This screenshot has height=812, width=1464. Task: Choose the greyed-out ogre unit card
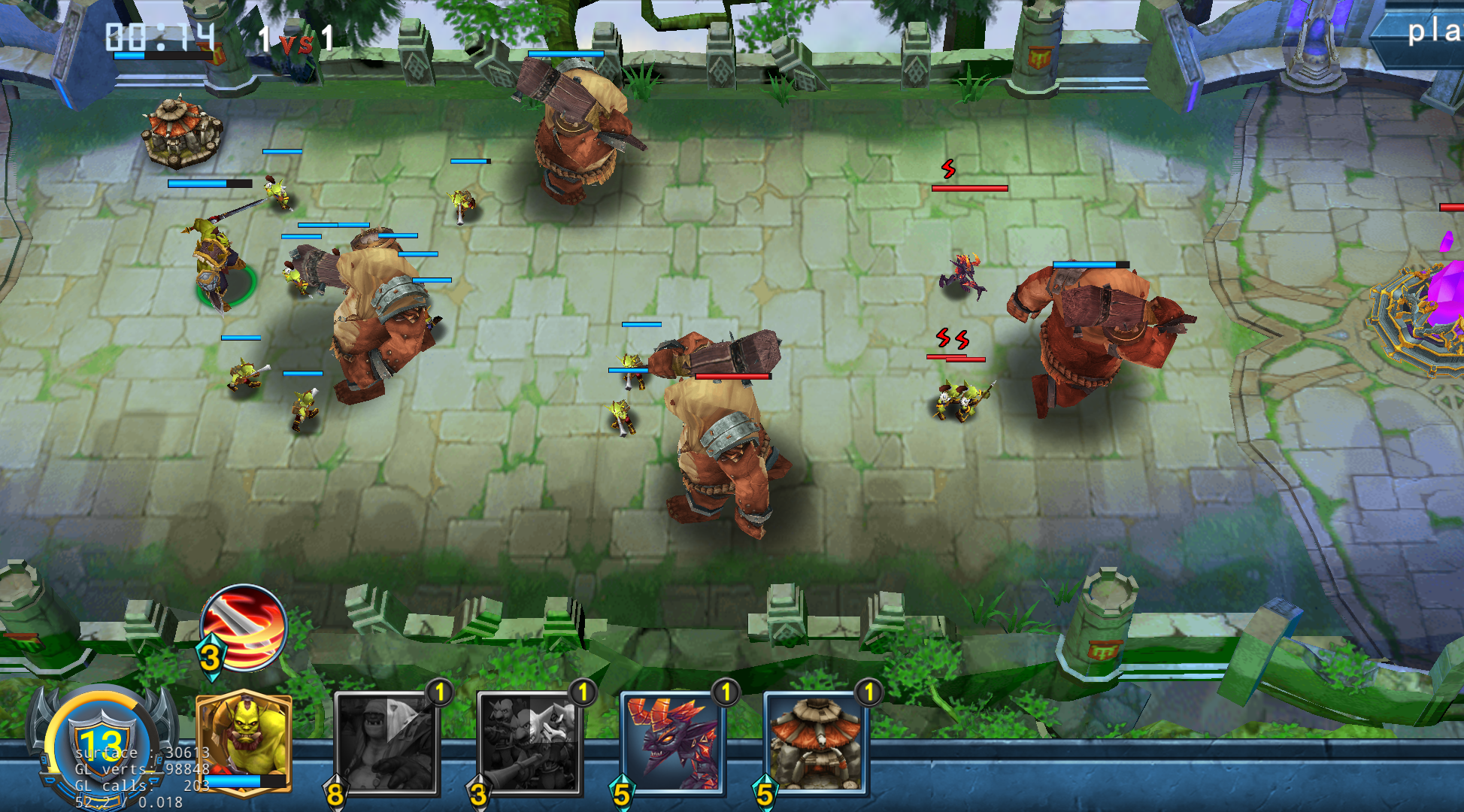click(x=386, y=743)
